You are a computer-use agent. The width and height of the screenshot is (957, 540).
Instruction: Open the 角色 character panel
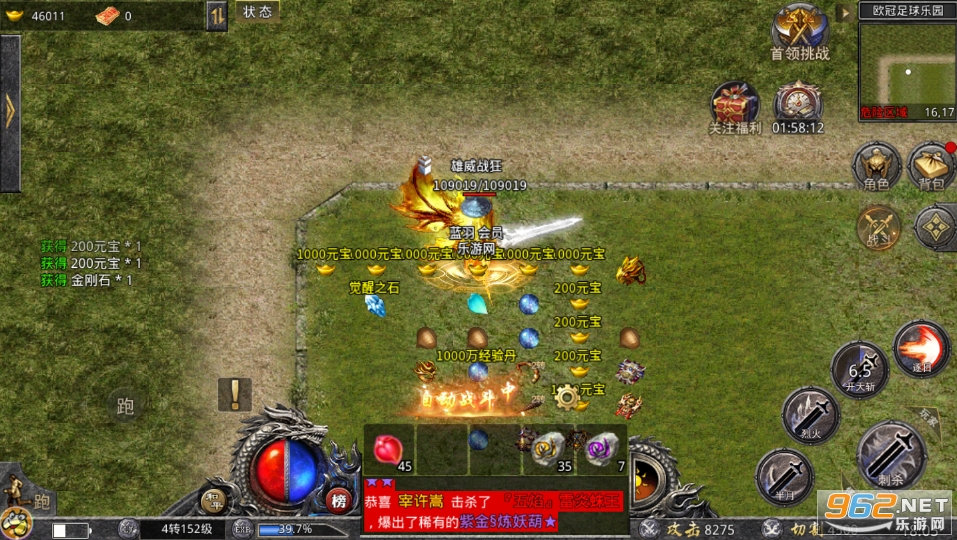(x=876, y=165)
